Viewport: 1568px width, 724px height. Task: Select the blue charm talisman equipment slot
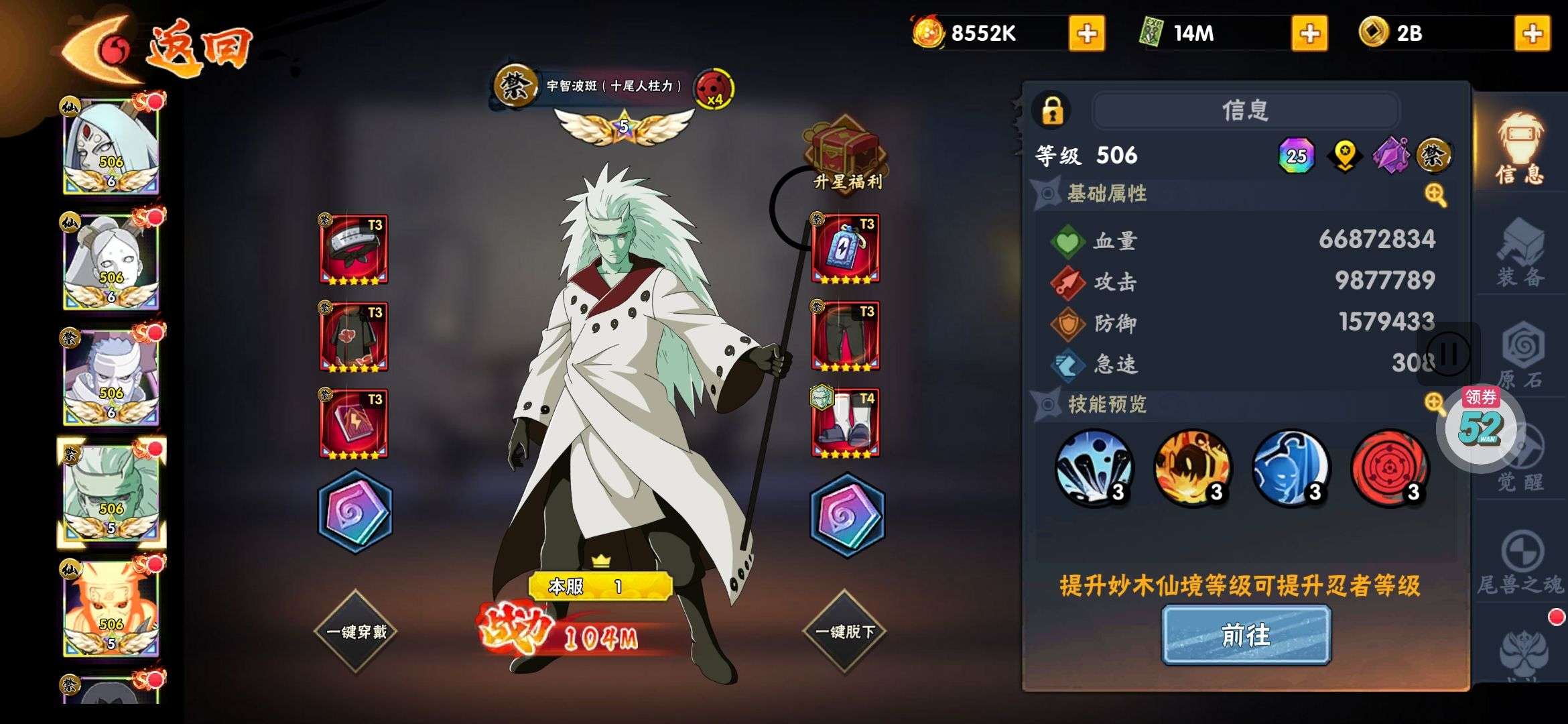click(845, 249)
